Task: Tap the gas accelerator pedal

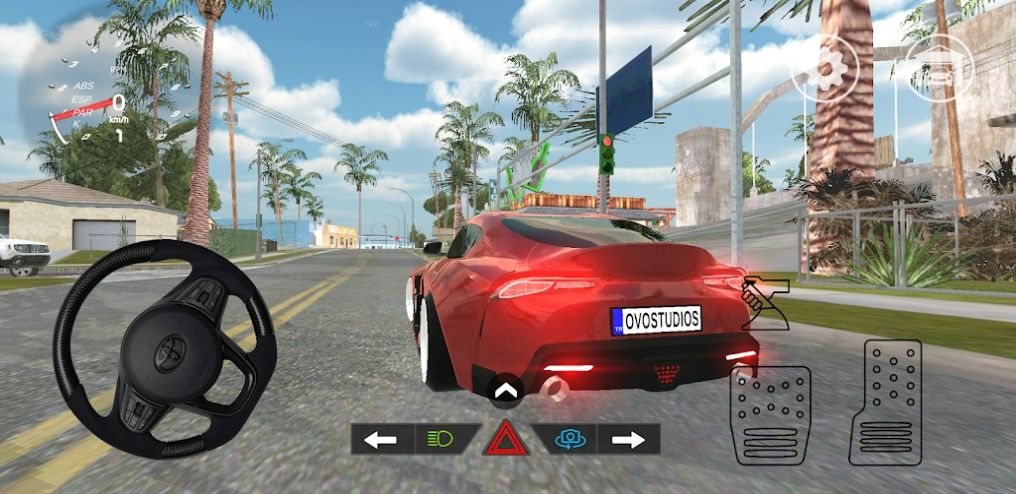Action: pos(892,402)
